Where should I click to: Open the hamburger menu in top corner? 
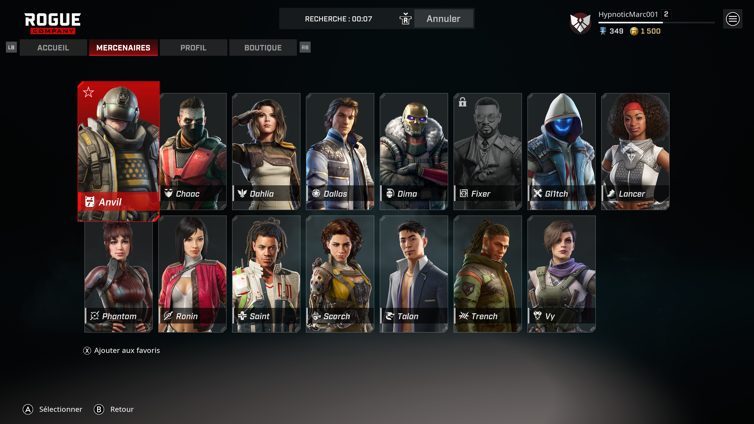(x=733, y=19)
